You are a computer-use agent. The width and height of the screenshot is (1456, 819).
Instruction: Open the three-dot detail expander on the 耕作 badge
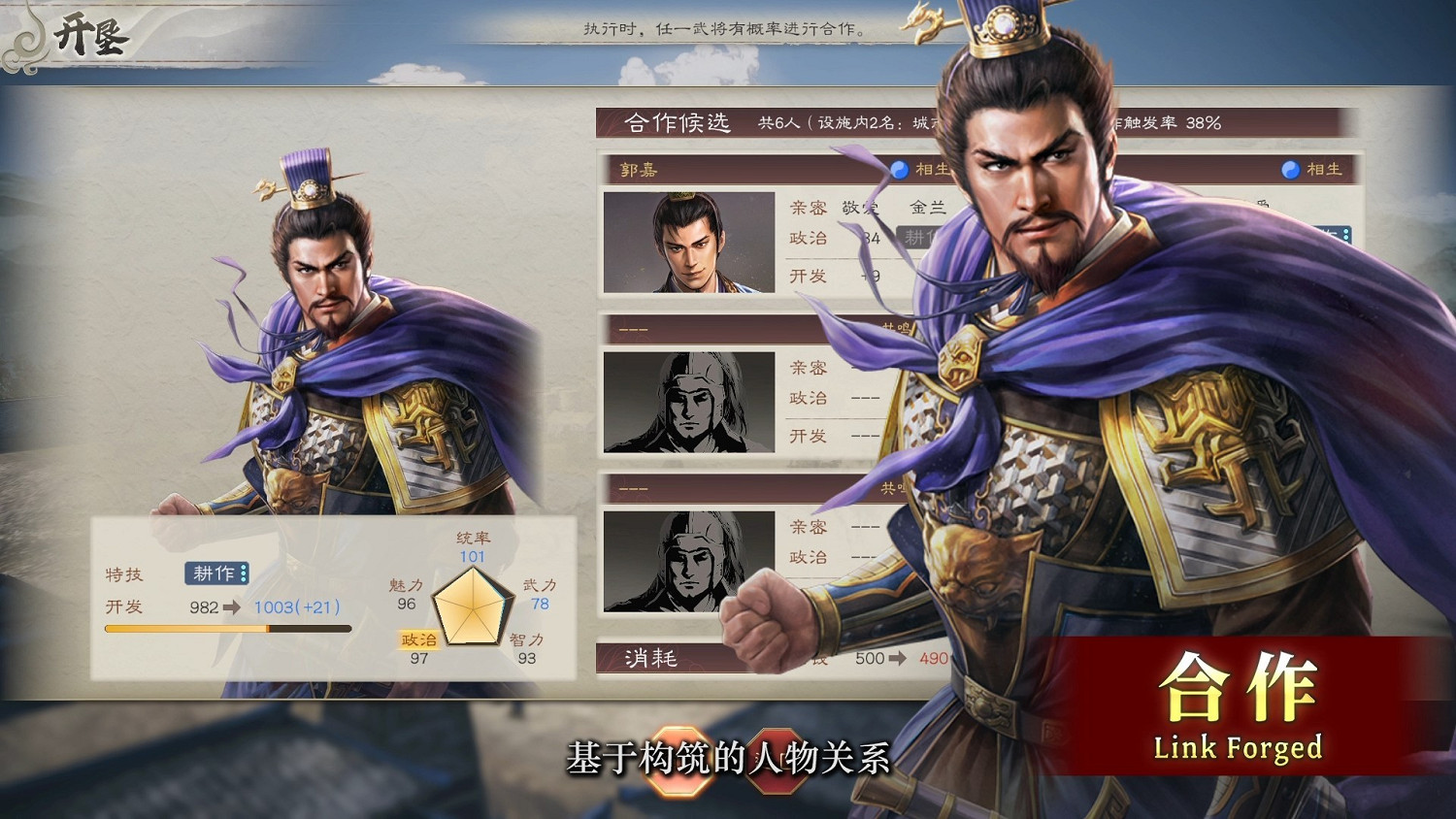(x=243, y=574)
